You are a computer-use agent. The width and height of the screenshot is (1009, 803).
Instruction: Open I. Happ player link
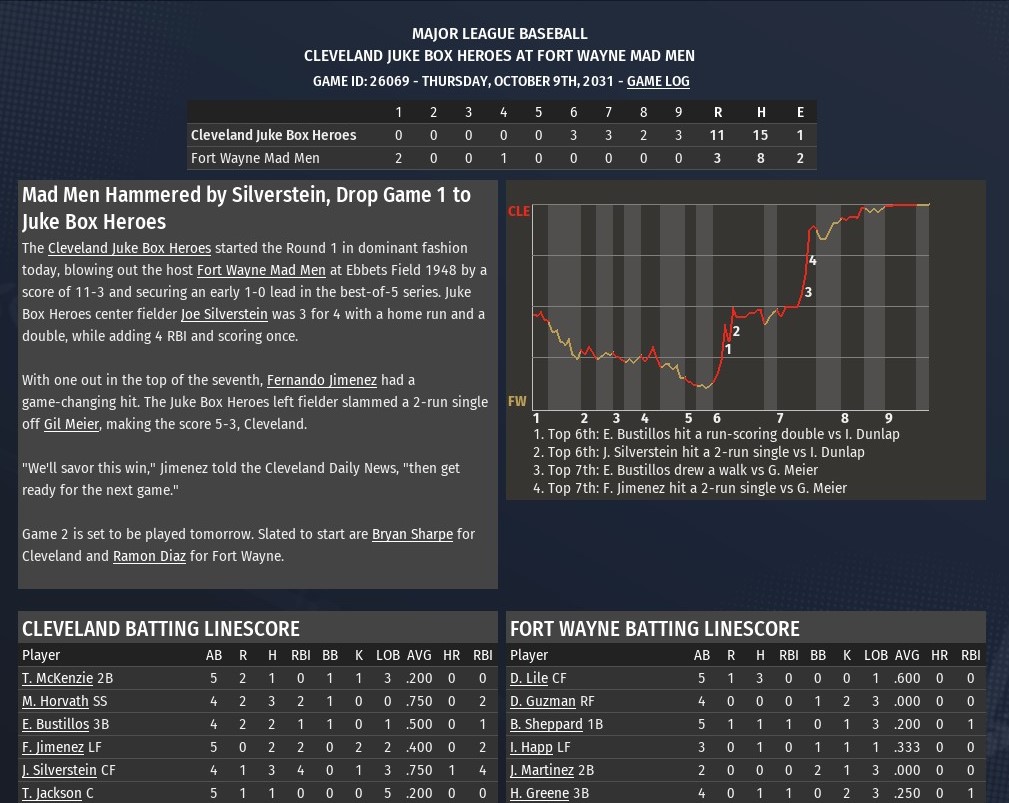pos(533,747)
